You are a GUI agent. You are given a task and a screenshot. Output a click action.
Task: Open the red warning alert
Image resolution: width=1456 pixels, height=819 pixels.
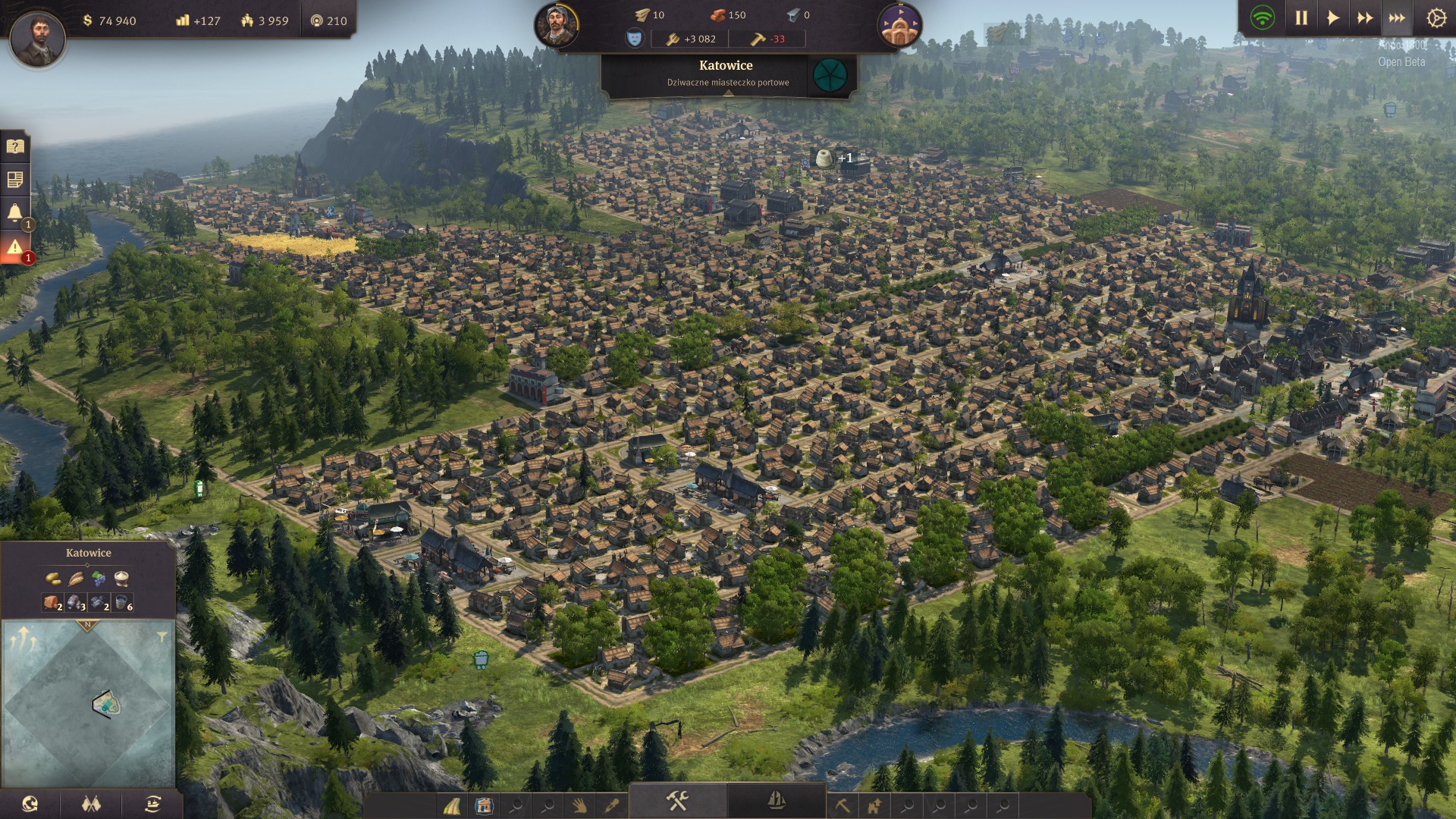coord(15,247)
